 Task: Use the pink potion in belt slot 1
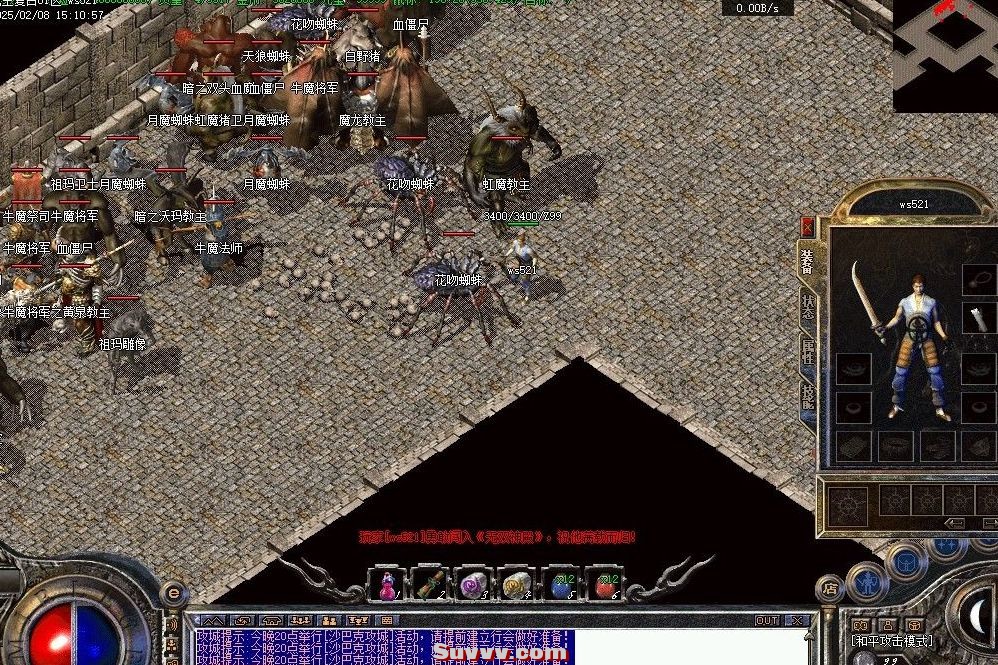pyautogui.click(x=387, y=584)
